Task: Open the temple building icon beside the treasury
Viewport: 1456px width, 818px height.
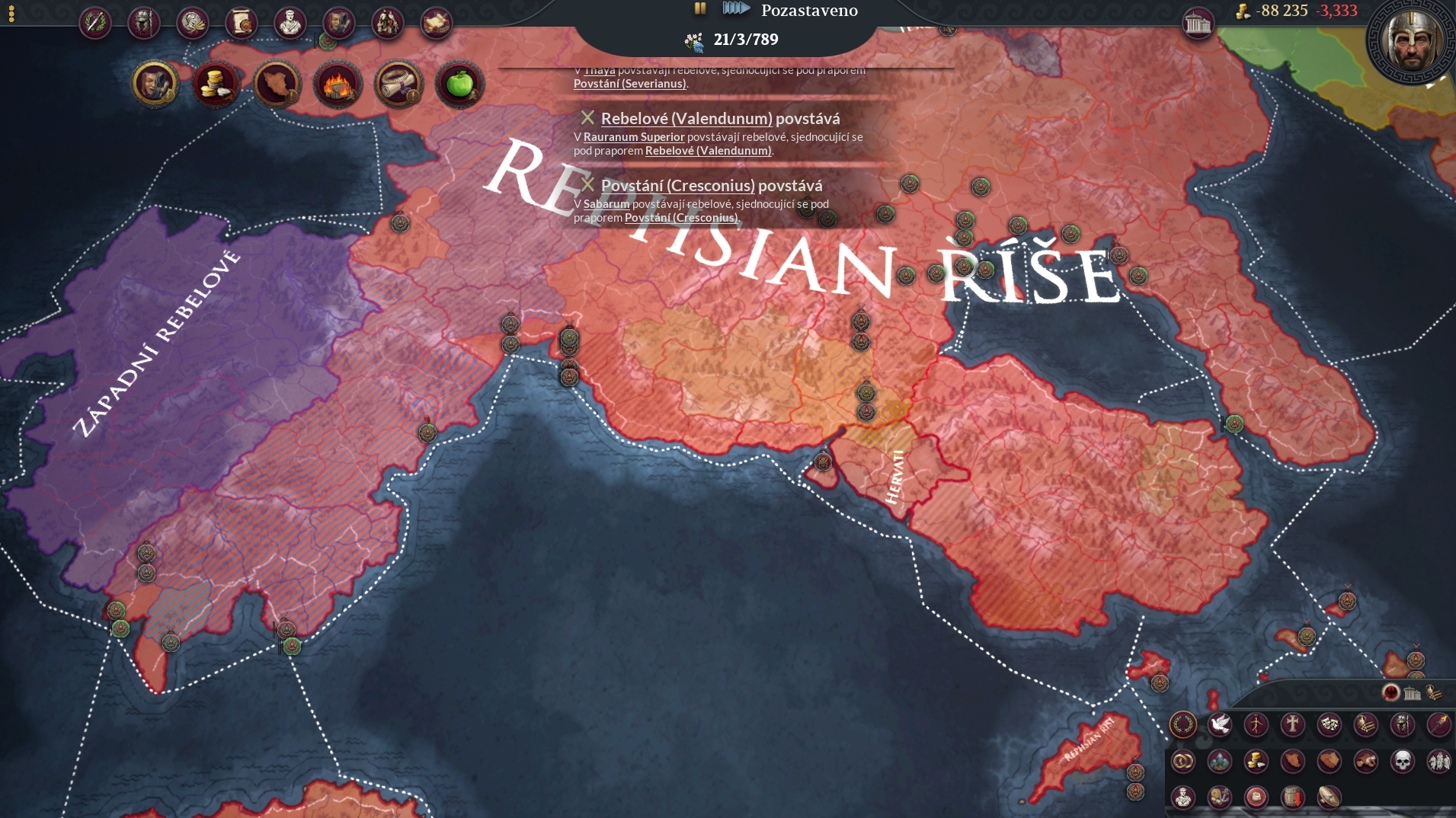Action: point(1198,24)
